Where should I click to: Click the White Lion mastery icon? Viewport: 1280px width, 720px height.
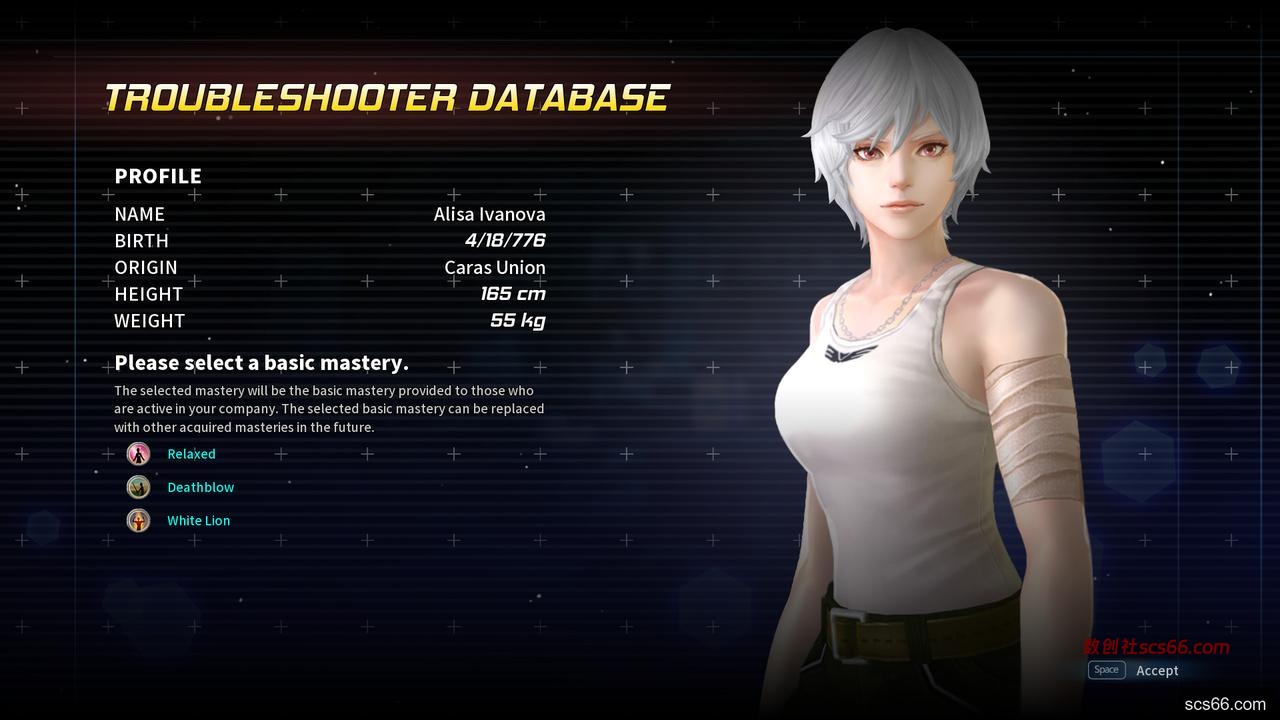(x=138, y=520)
